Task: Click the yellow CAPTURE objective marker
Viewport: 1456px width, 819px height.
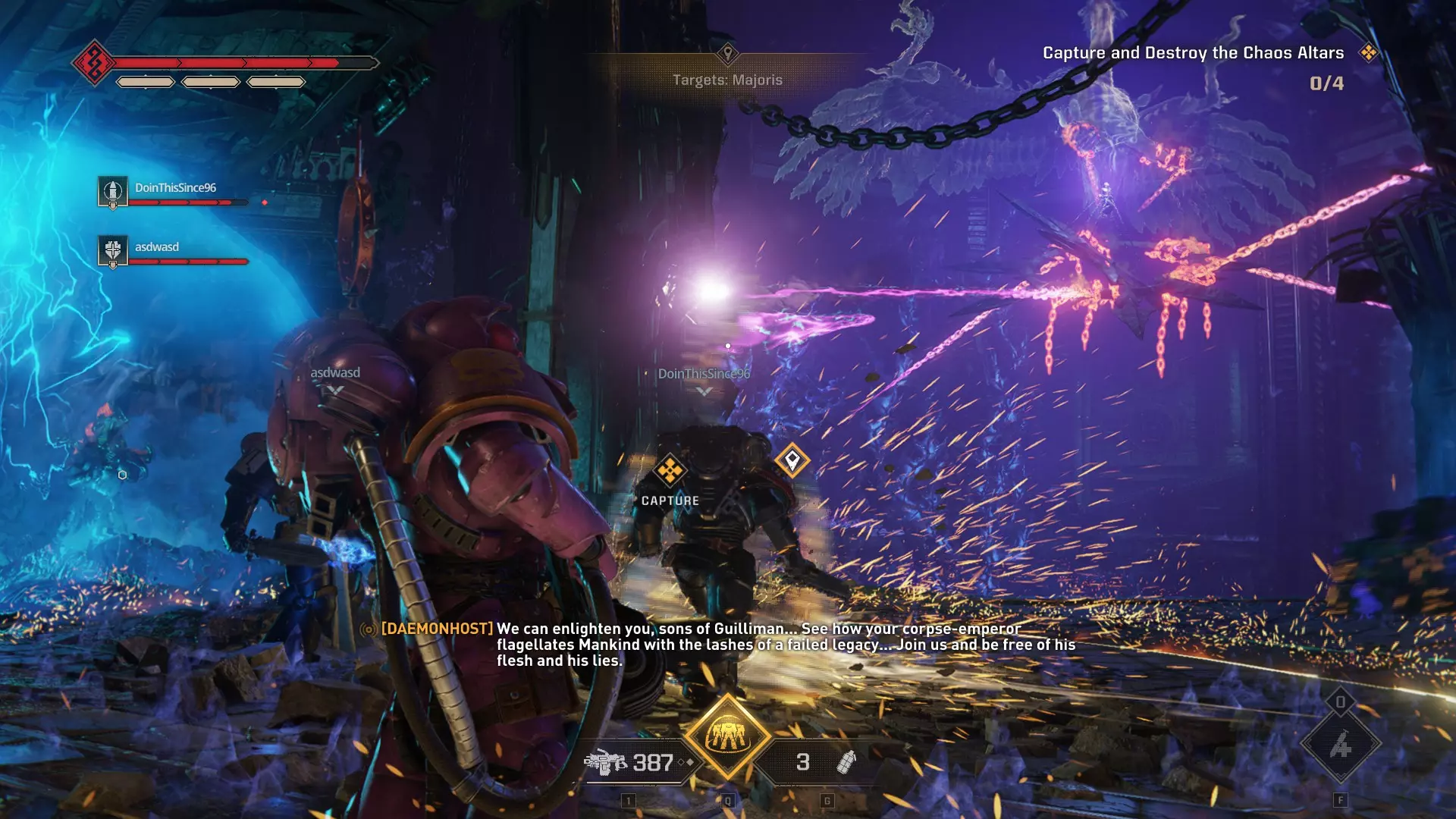Action: pos(670,471)
